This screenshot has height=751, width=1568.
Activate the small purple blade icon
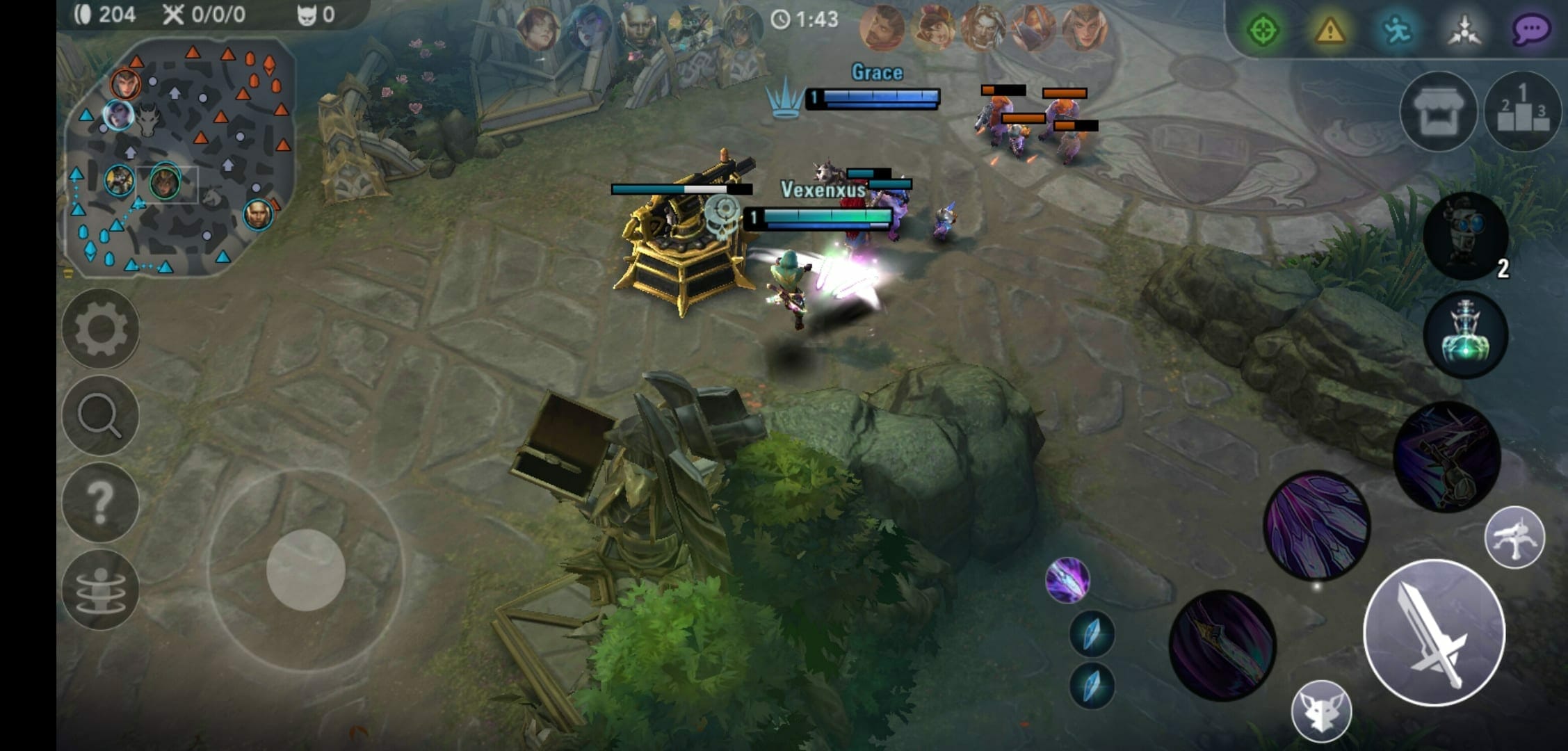click(1067, 580)
